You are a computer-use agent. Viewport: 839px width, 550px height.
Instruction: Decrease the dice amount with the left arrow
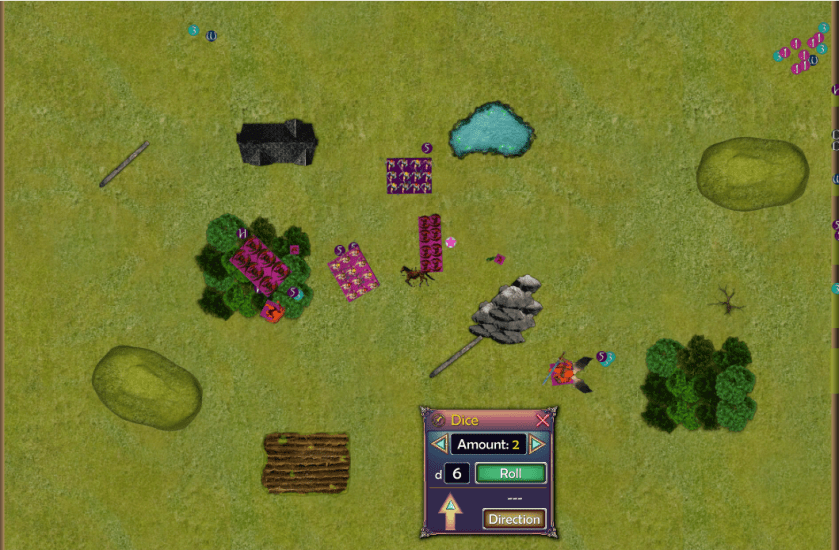[439, 444]
